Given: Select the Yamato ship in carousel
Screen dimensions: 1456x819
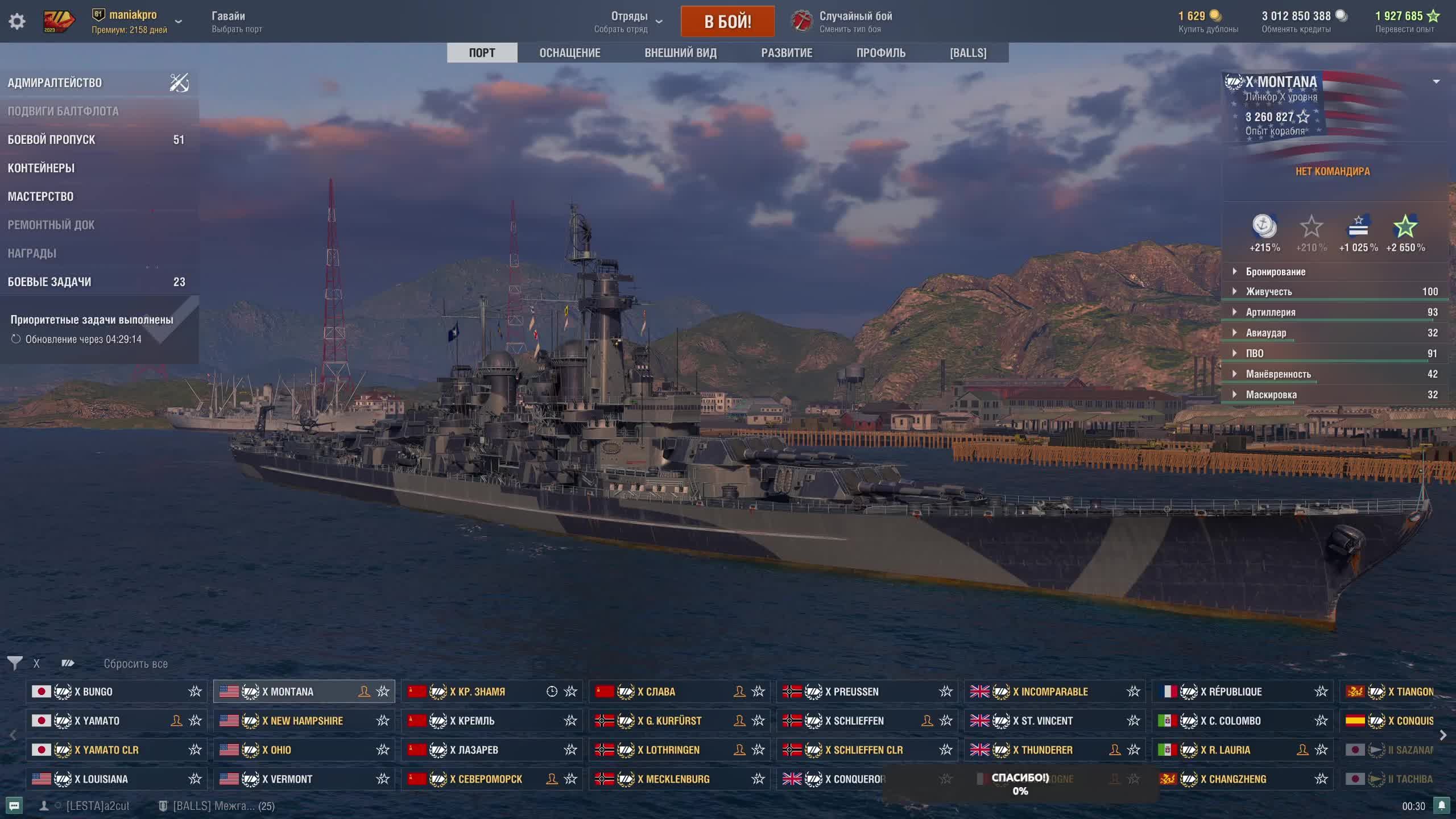Looking at the screenshot, I should [x=97, y=721].
